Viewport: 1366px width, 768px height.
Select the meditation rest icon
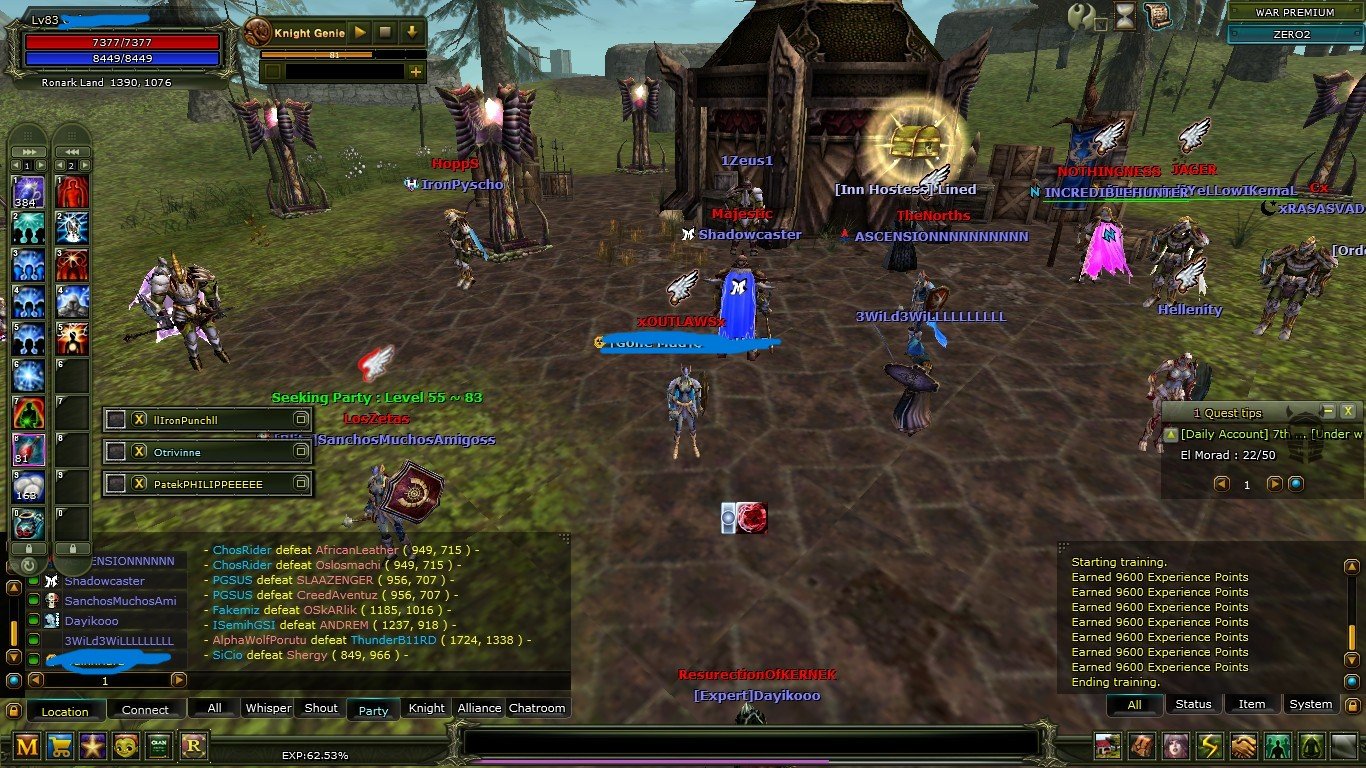(x=1311, y=745)
